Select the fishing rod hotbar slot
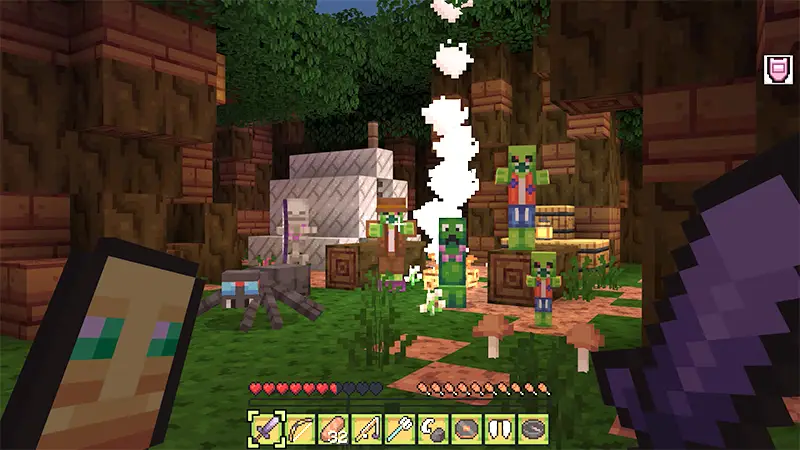Image resolution: width=800 pixels, height=450 pixels. 367,428
